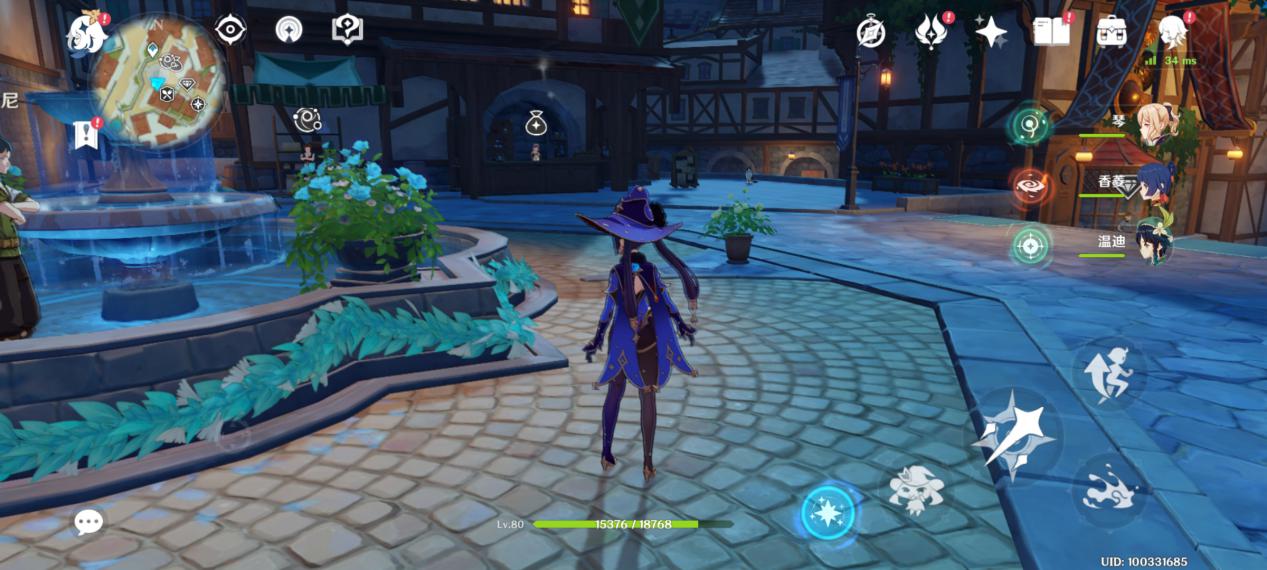The image size is (1267, 570).
Task: Open the chat speech bubble
Action: pyautogui.click(x=88, y=521)
